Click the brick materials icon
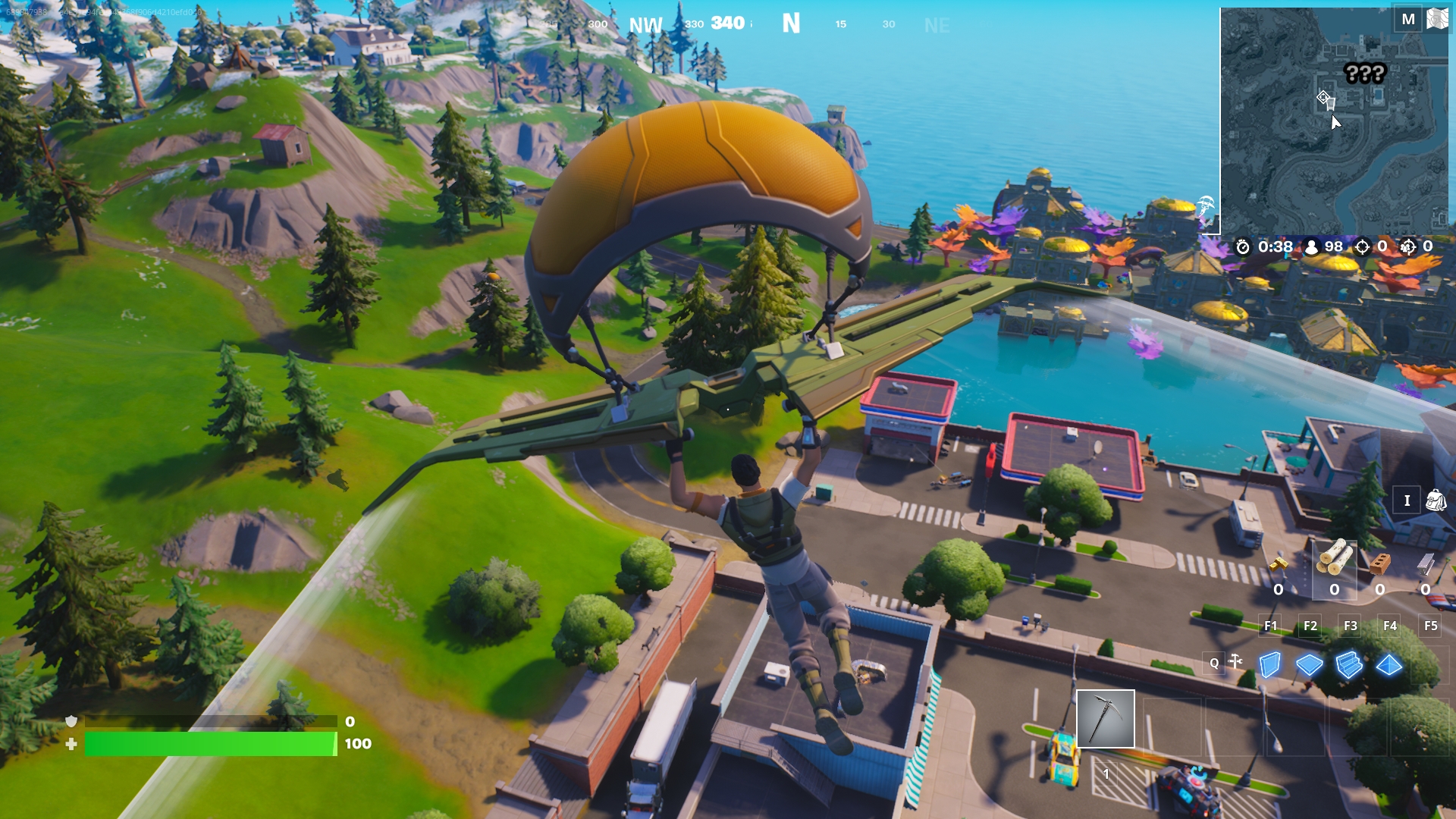The image size is (1456, 819). coord(1379,564)
